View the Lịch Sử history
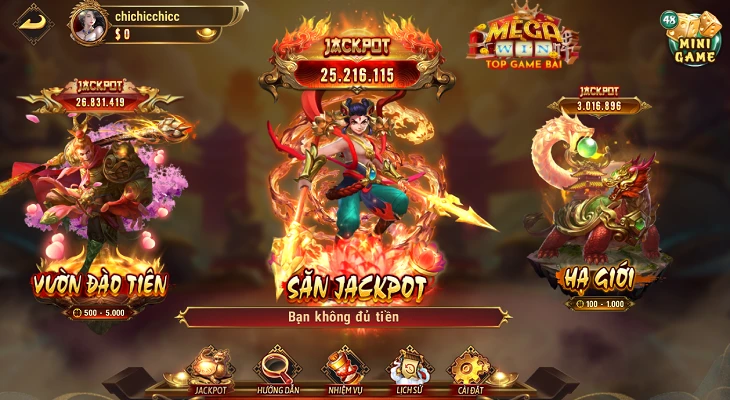Image resolution: width=730 pixels, height=400 pixels. click(x=407, y=370)
